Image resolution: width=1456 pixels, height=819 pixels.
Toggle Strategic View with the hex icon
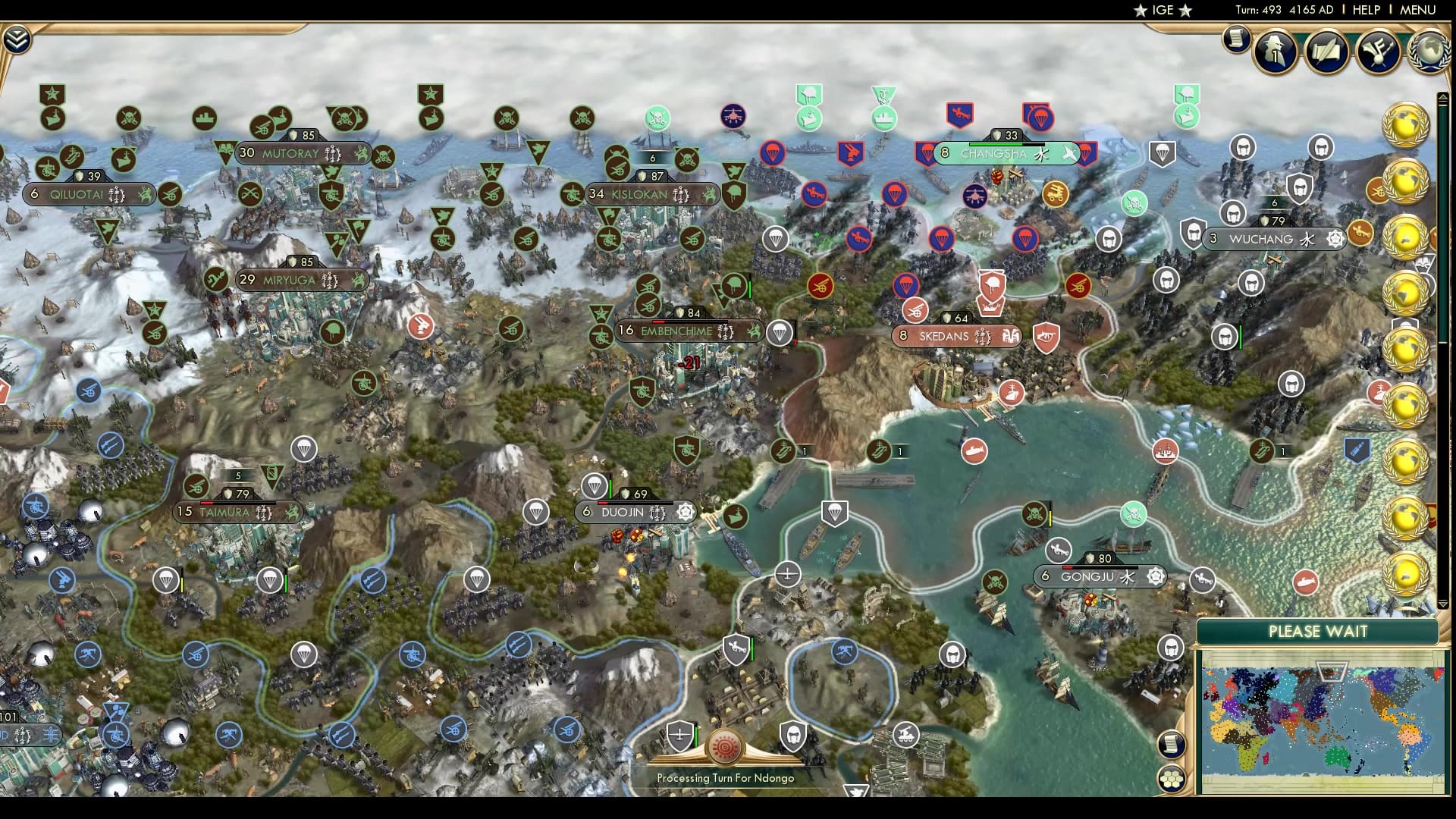(x=1171, y=779)
